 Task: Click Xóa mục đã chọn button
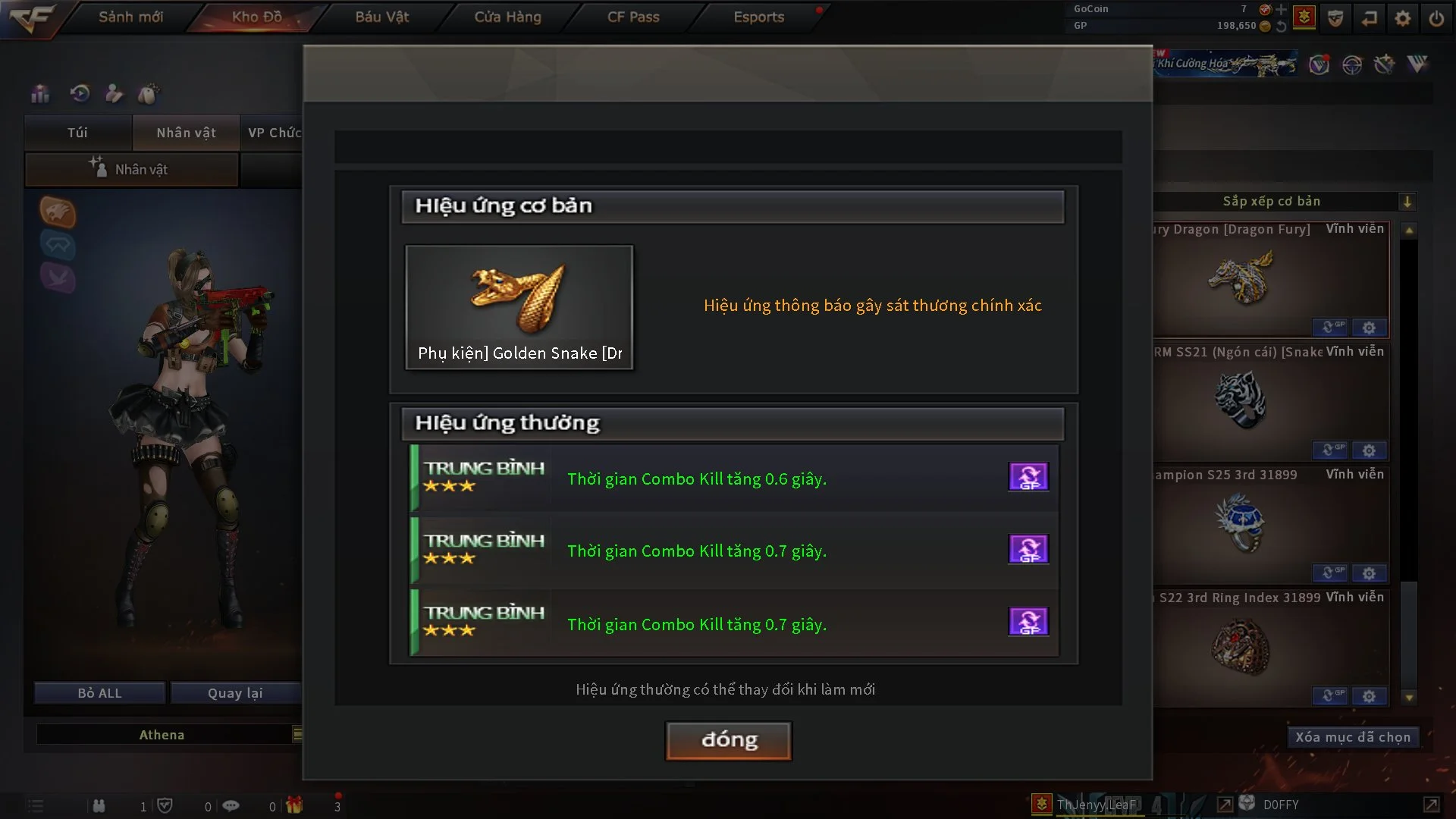click(1353, 736)
